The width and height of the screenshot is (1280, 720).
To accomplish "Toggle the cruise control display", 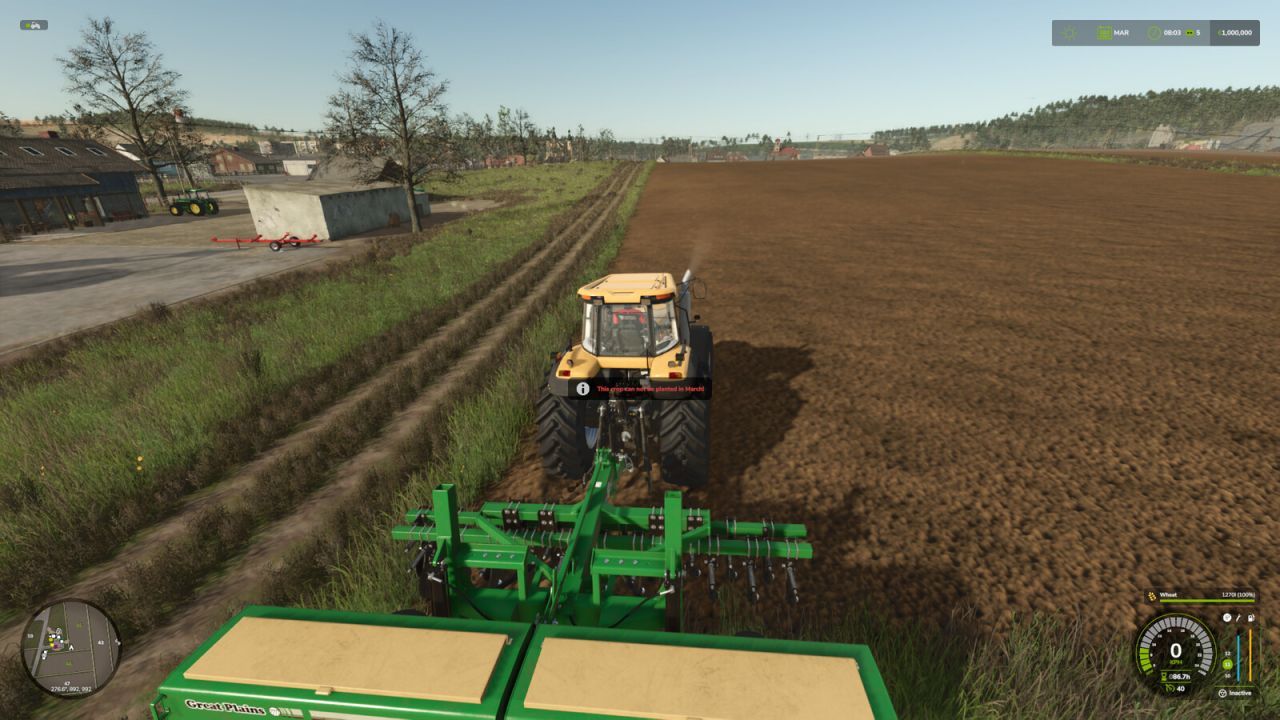I will (x=1178, y=688).
